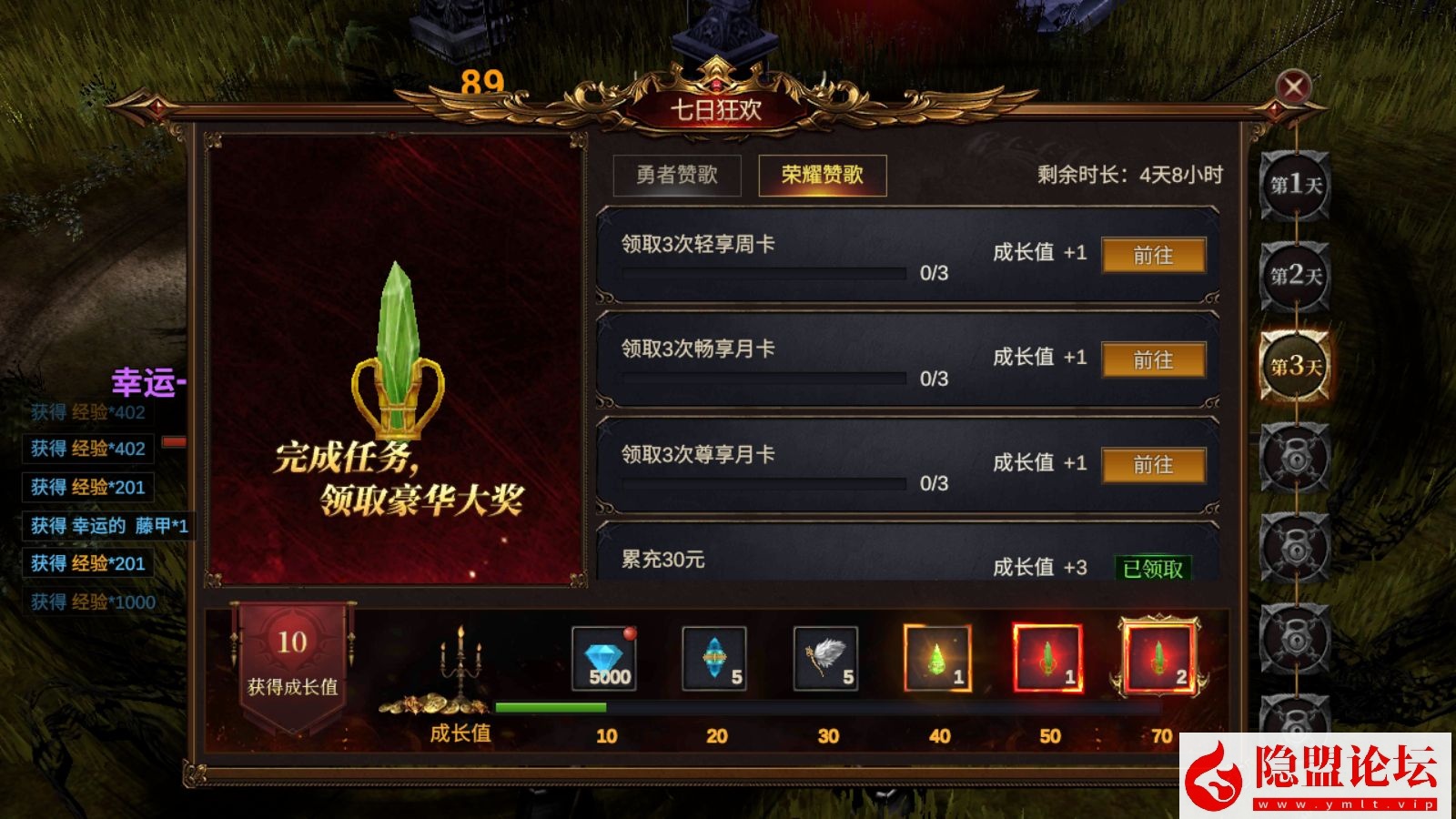Open the 荣耀赞歌 tab
This screenshot has width=1456, height=819.
822,174
